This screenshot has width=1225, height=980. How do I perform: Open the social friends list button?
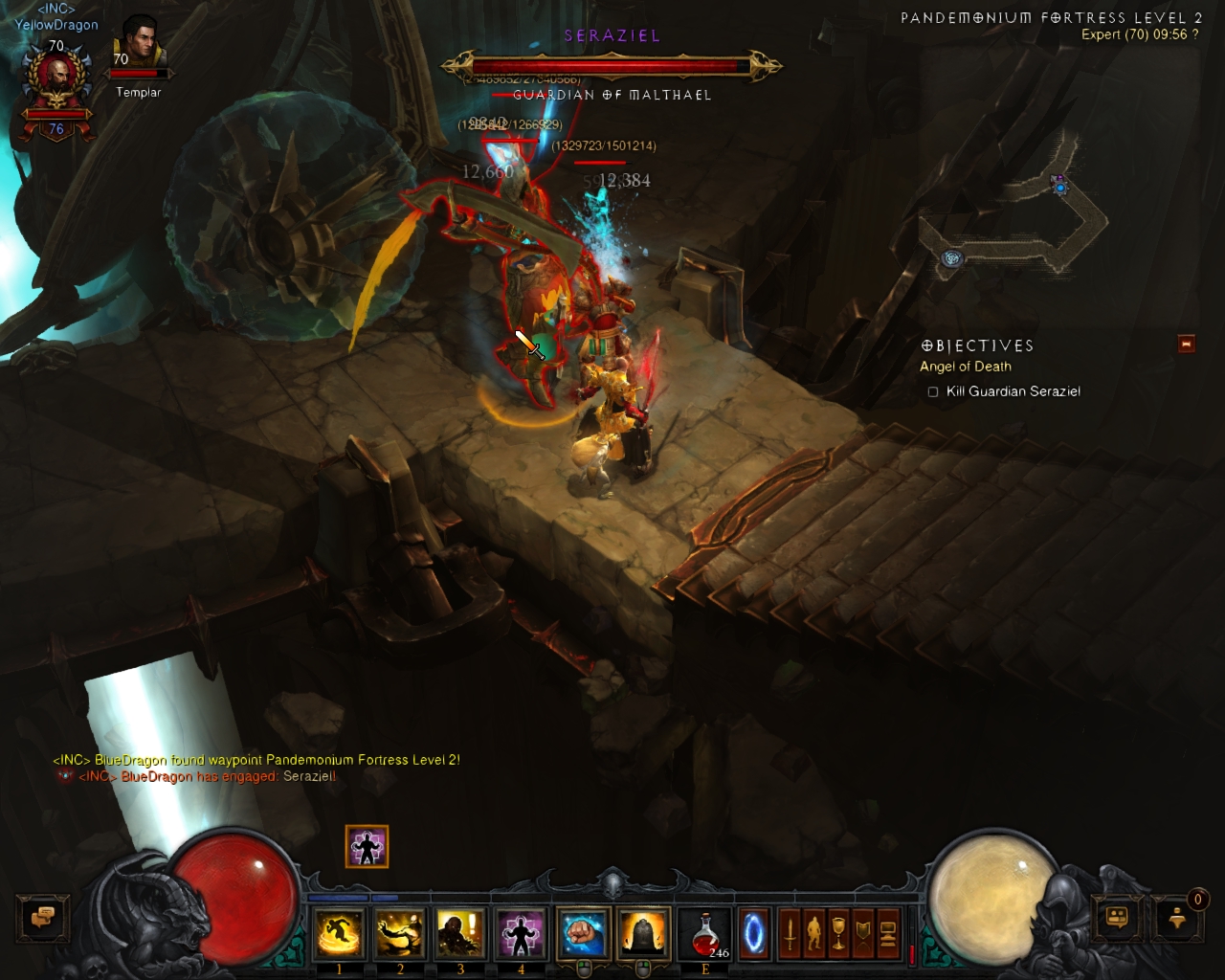click(x=1117, y=918)
